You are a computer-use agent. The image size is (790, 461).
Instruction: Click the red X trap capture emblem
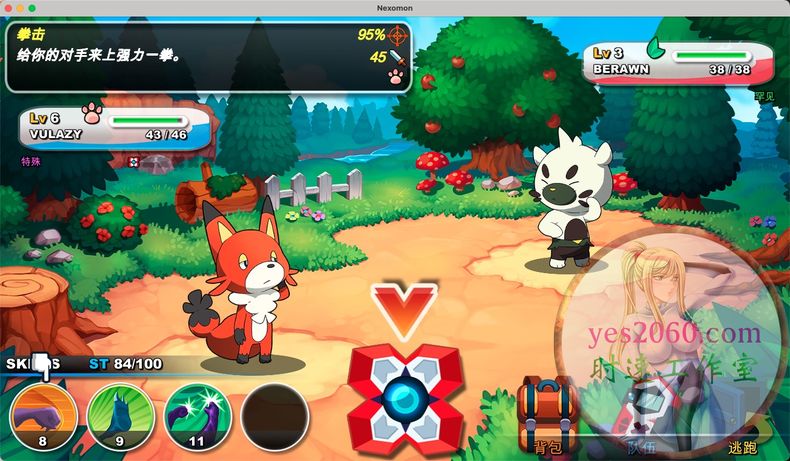coord(405,397)
